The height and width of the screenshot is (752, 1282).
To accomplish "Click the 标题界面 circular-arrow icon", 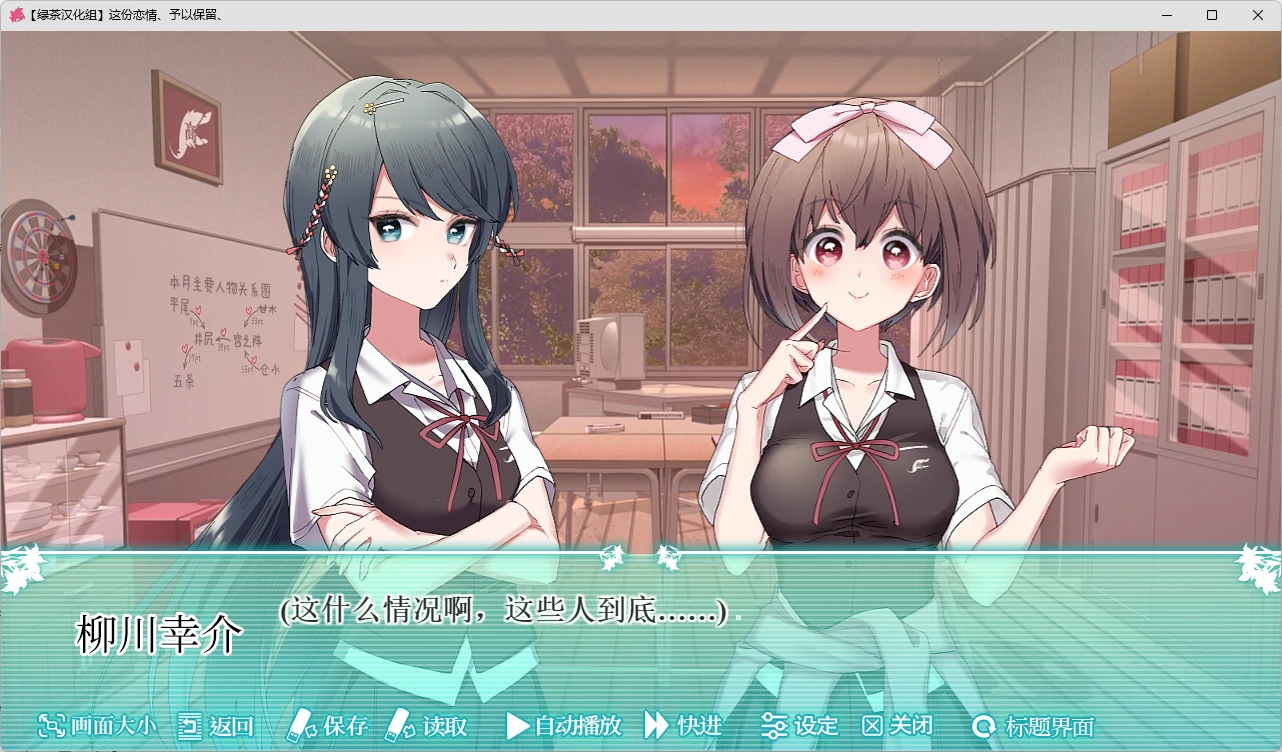I will [983, 727].
